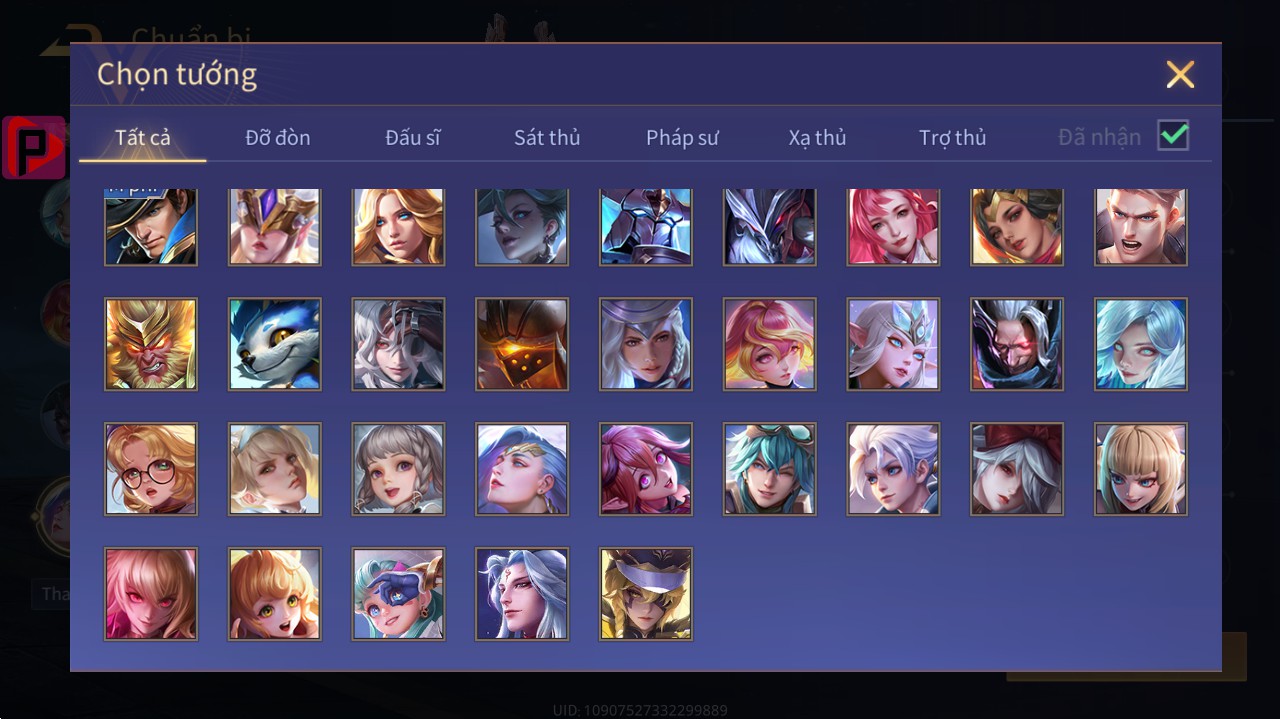
Task: Choose the pink-haired red-eyed hero
Action: (x=151, y=594)
